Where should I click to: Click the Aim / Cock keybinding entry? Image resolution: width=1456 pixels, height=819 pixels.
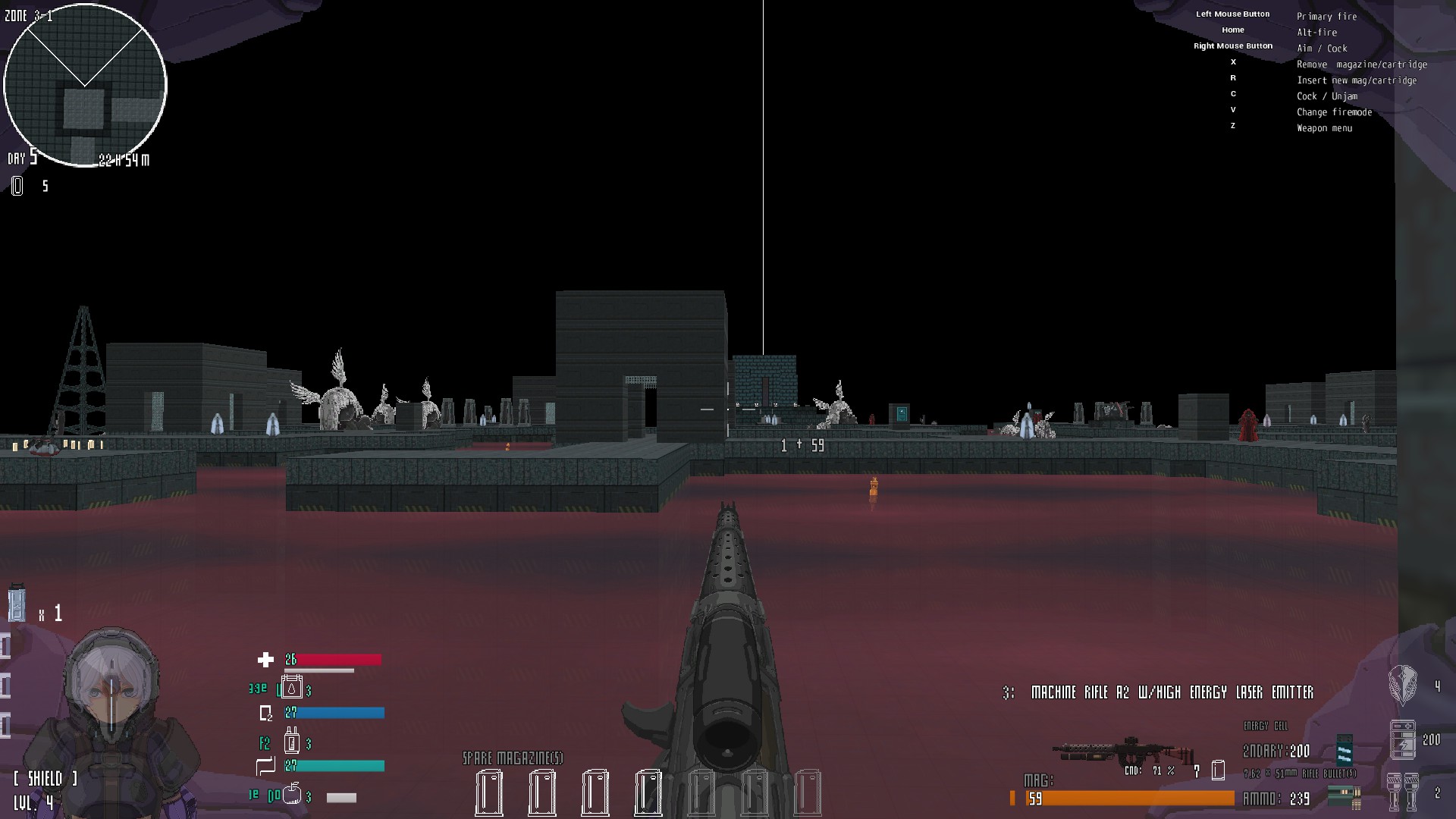coord(1322,48)
